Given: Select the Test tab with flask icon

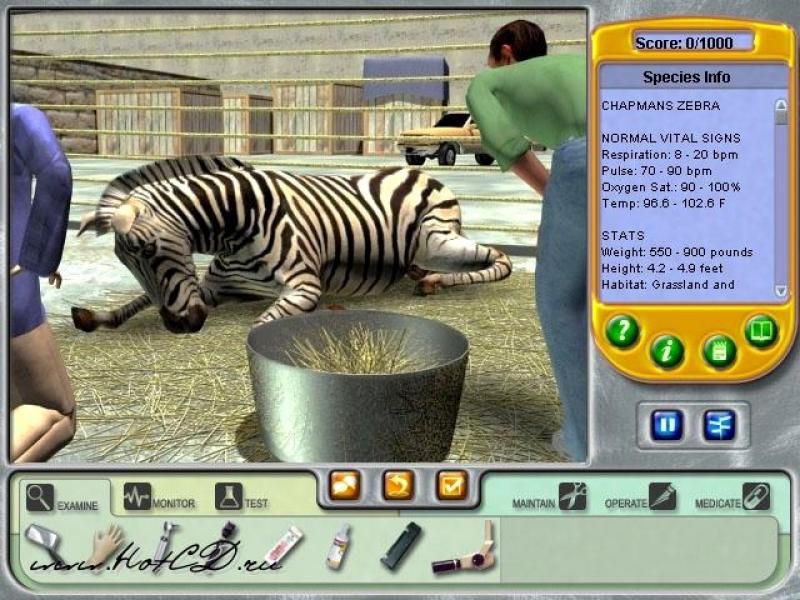Looking at the screenshot, I should coord(242,498).
